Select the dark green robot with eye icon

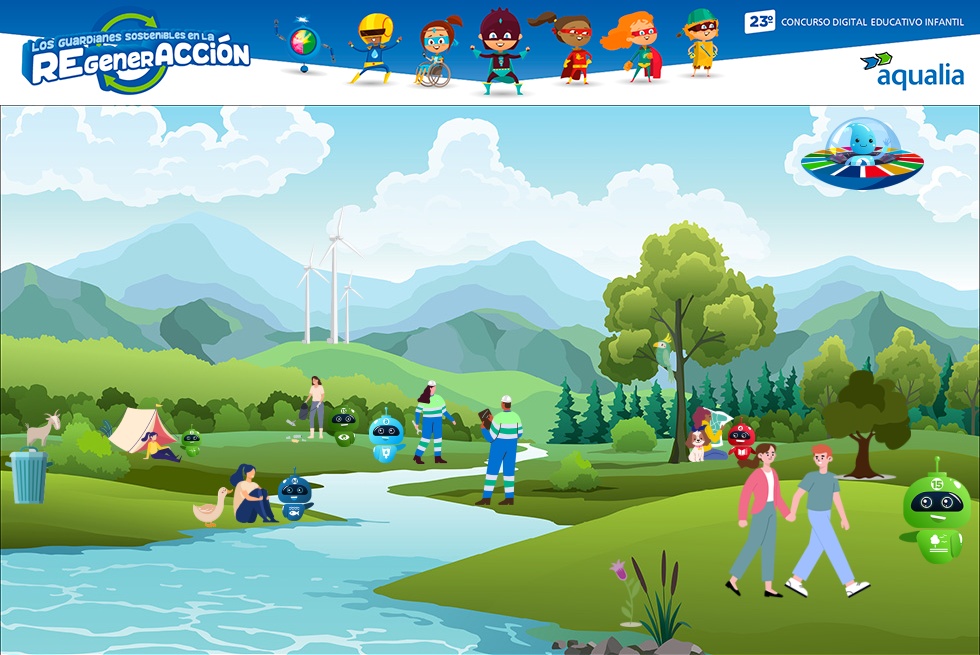(344, 425)
